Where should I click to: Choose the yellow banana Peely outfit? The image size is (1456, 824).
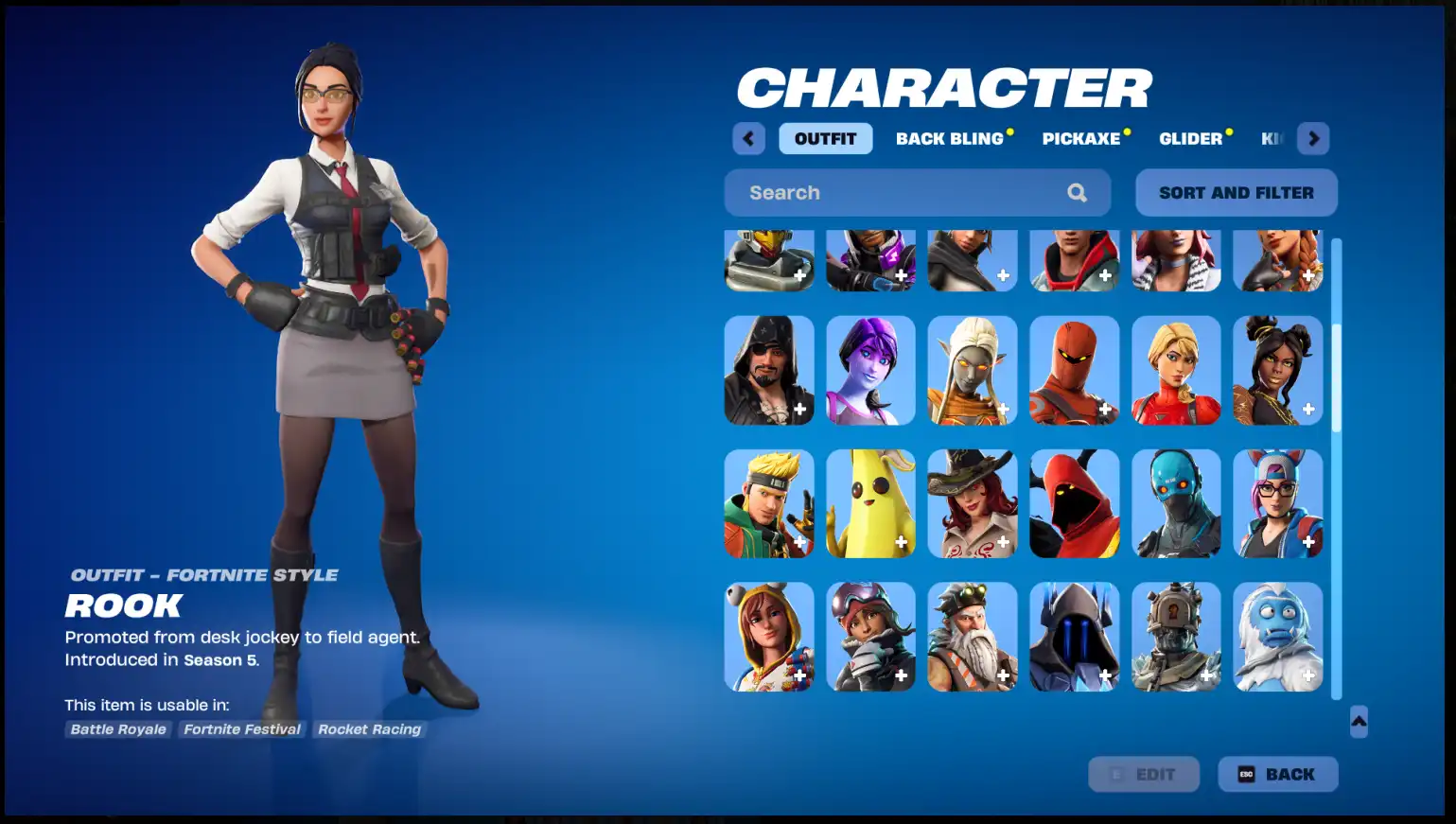pos(870,503)
